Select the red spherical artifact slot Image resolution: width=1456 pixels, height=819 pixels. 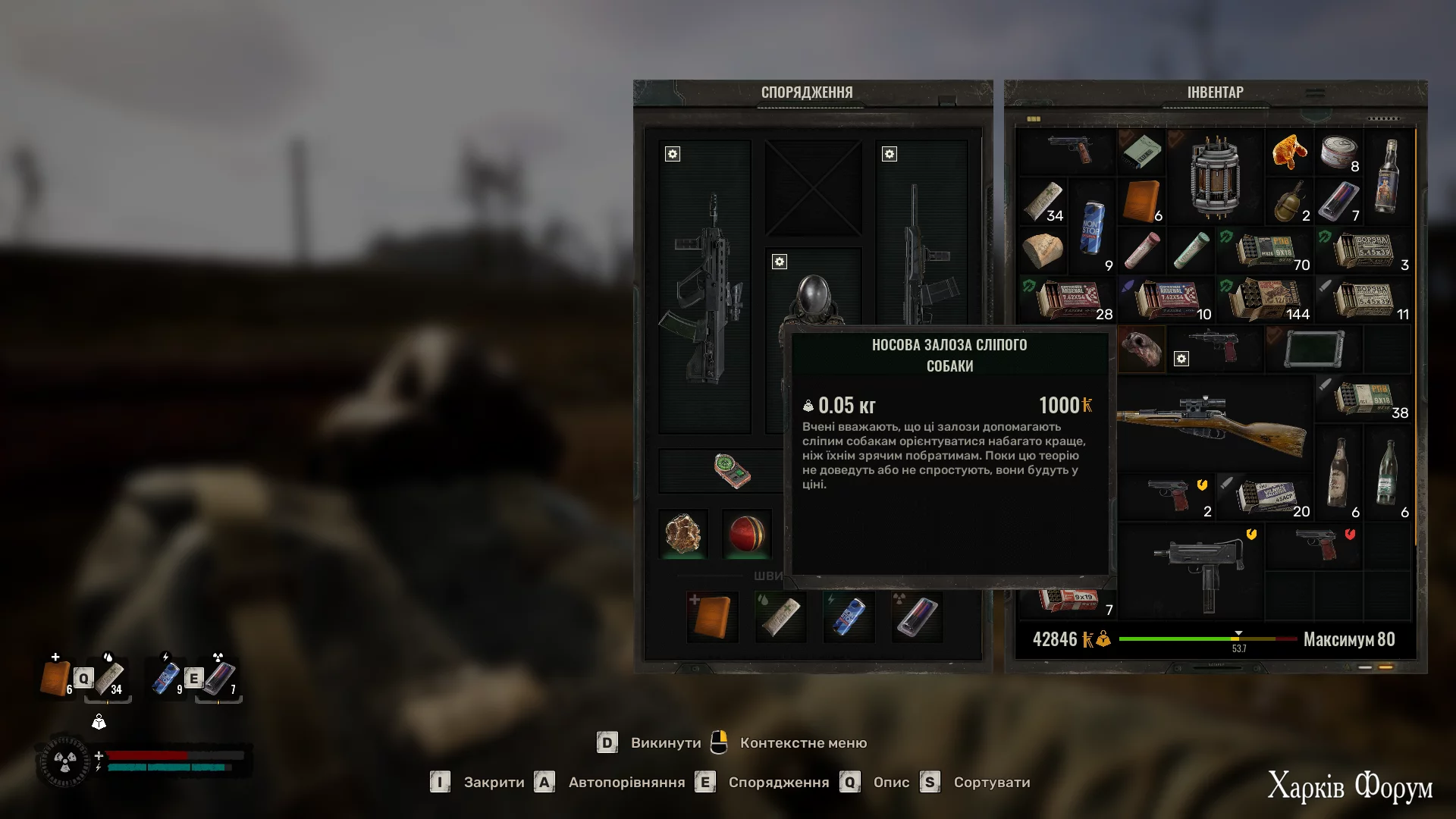tap(748, 534)
